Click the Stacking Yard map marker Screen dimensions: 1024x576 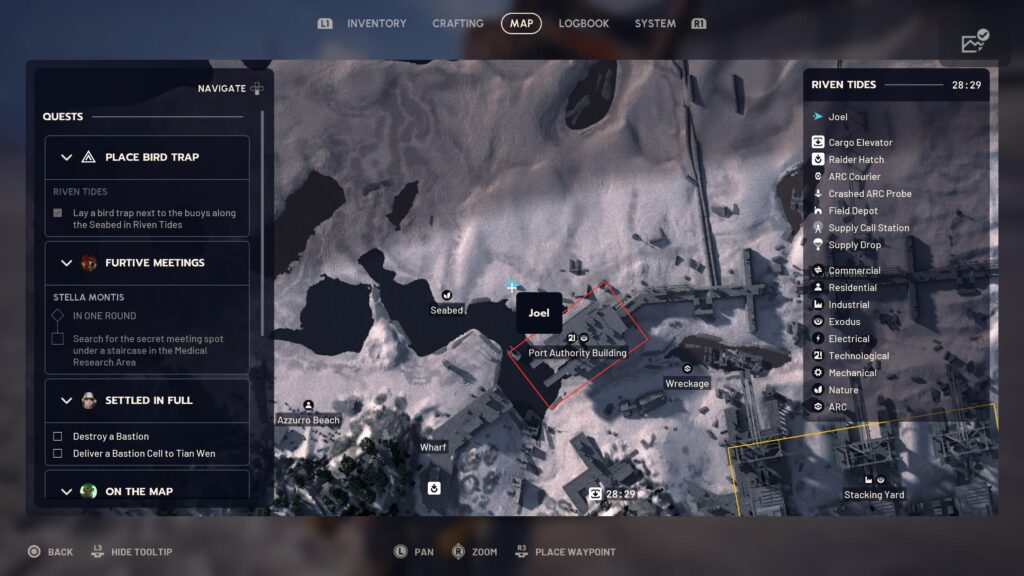[873, 481]
